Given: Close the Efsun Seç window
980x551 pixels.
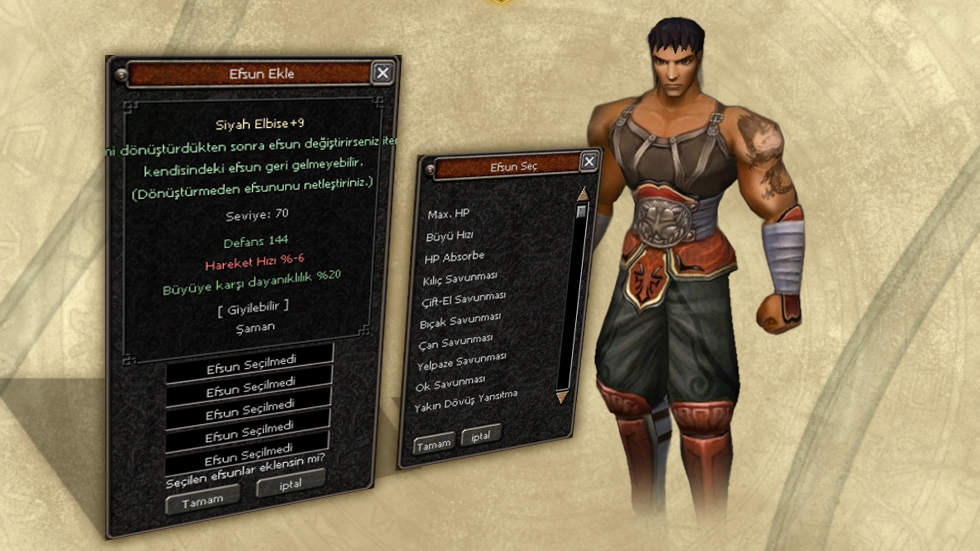Looking at the screenshot, I should 589,161.
